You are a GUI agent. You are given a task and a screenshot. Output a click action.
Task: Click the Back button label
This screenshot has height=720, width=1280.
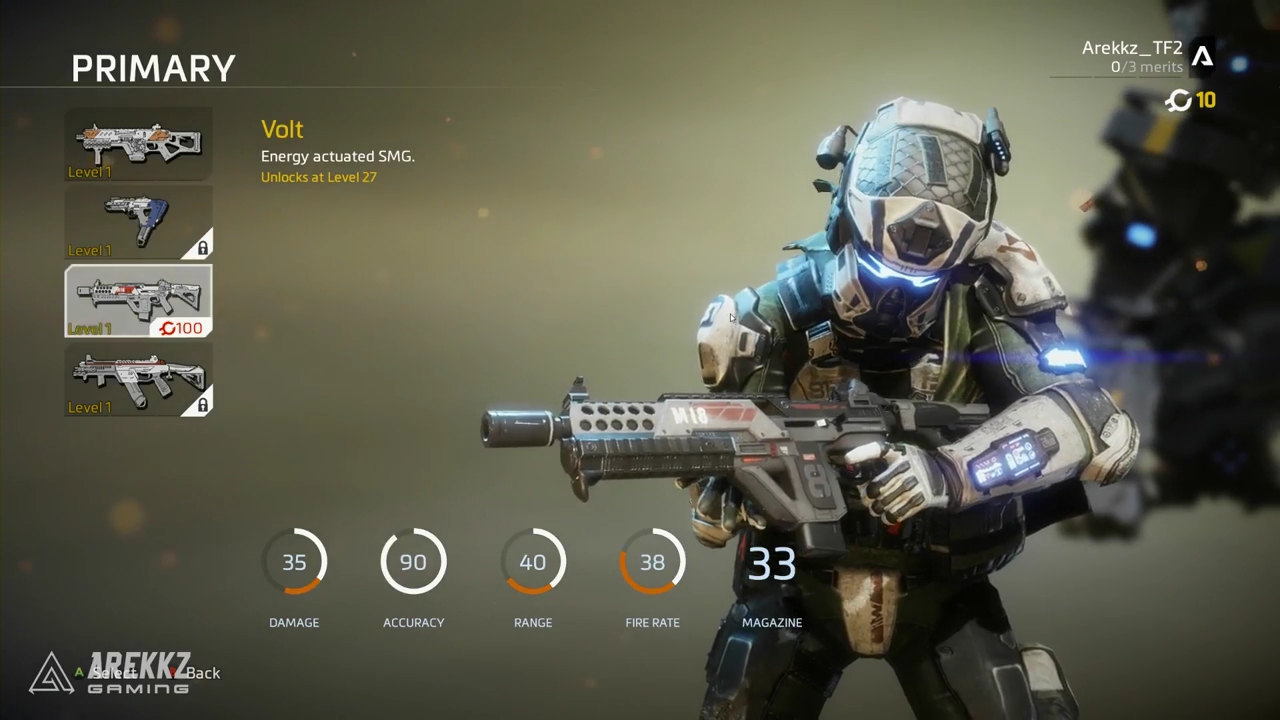click(203, 673)
